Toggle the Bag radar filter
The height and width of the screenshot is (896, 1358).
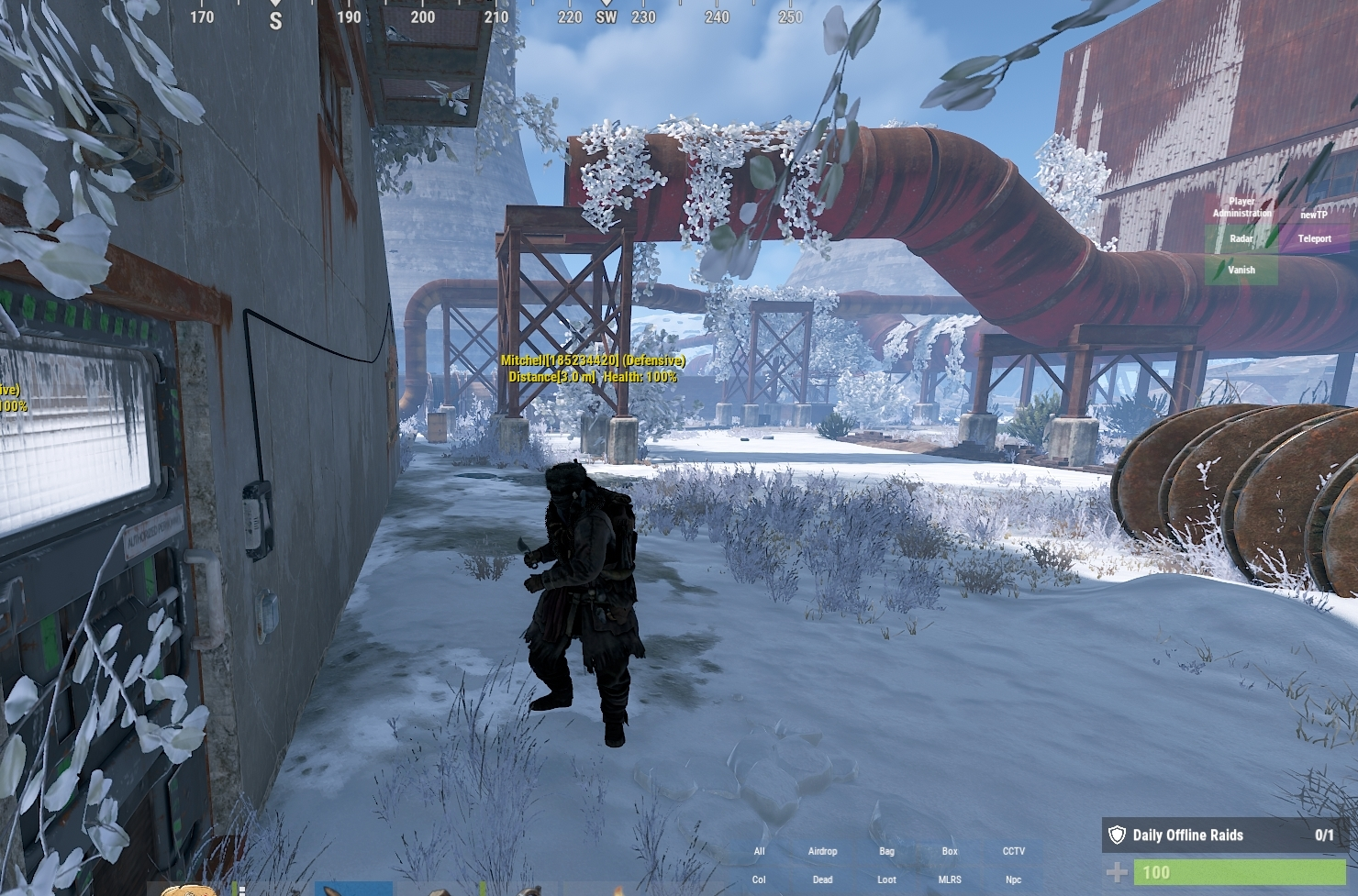click(886, 851)
